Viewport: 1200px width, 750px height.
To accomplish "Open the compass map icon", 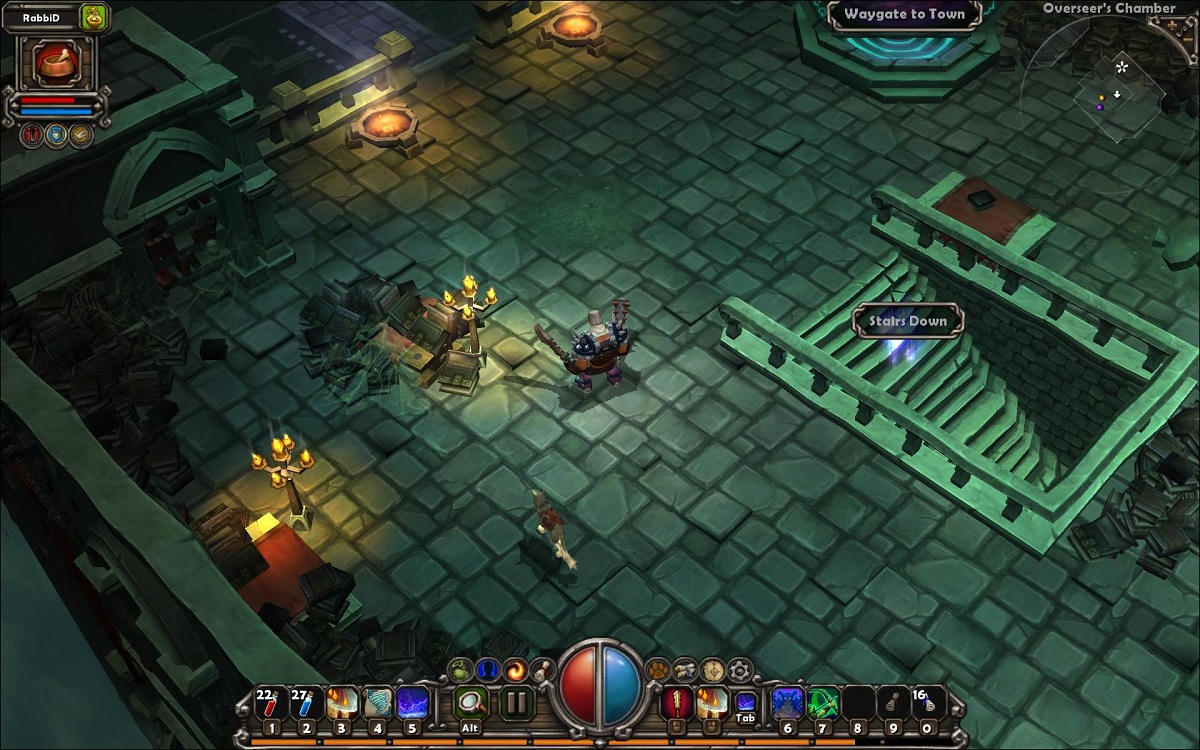I will coord(712,668).
